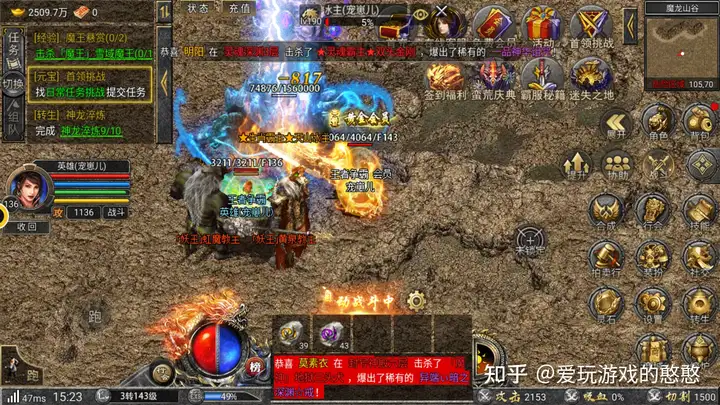Click the 魔龙山谷 minimap

(679, 47)
